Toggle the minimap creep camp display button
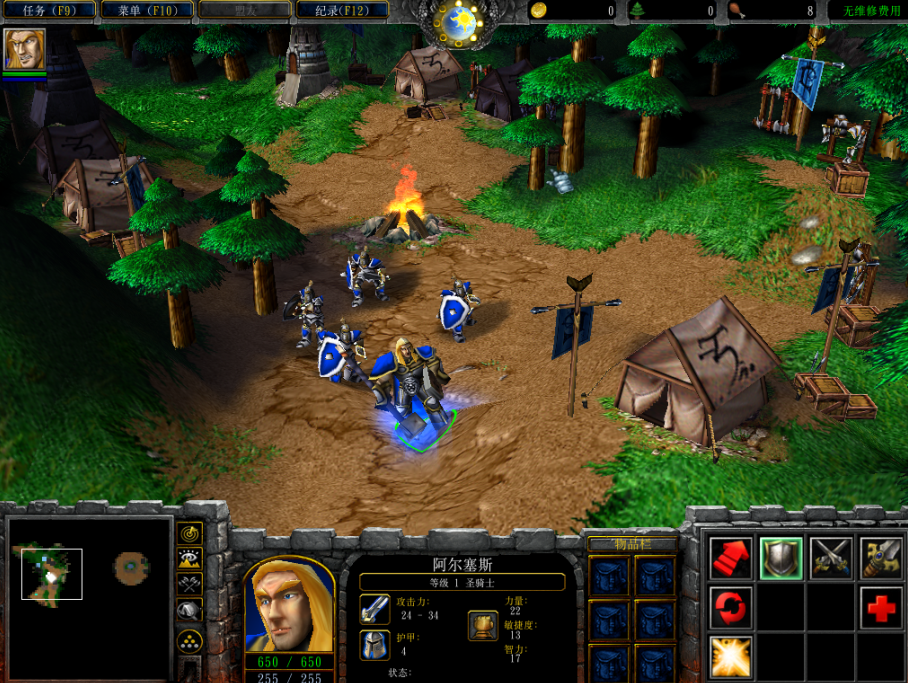The height and width of the screenshot is (683, 908). [189, 610]
